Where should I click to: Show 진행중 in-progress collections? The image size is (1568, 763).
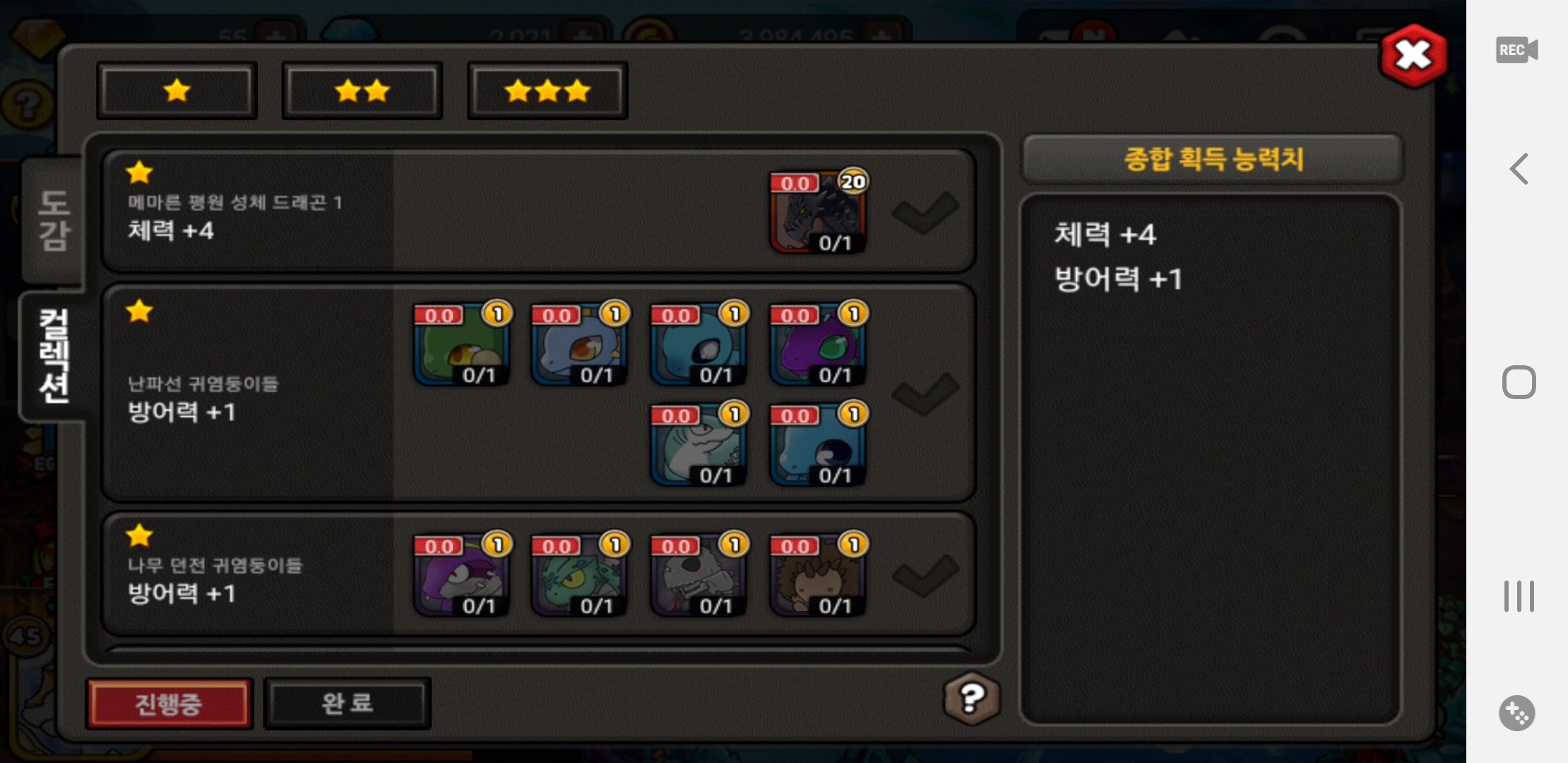click(x=169, y=704)
